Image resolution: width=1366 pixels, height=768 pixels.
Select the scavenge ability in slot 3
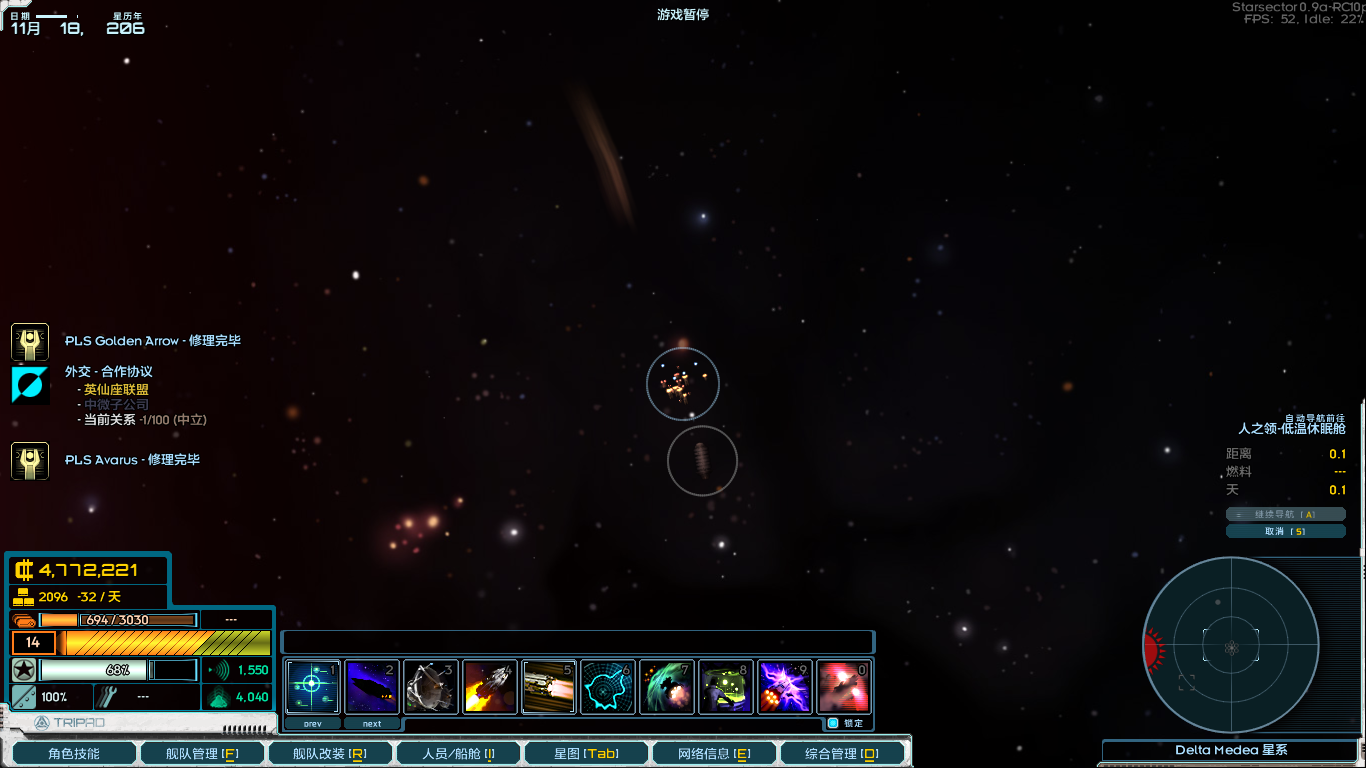430,686
